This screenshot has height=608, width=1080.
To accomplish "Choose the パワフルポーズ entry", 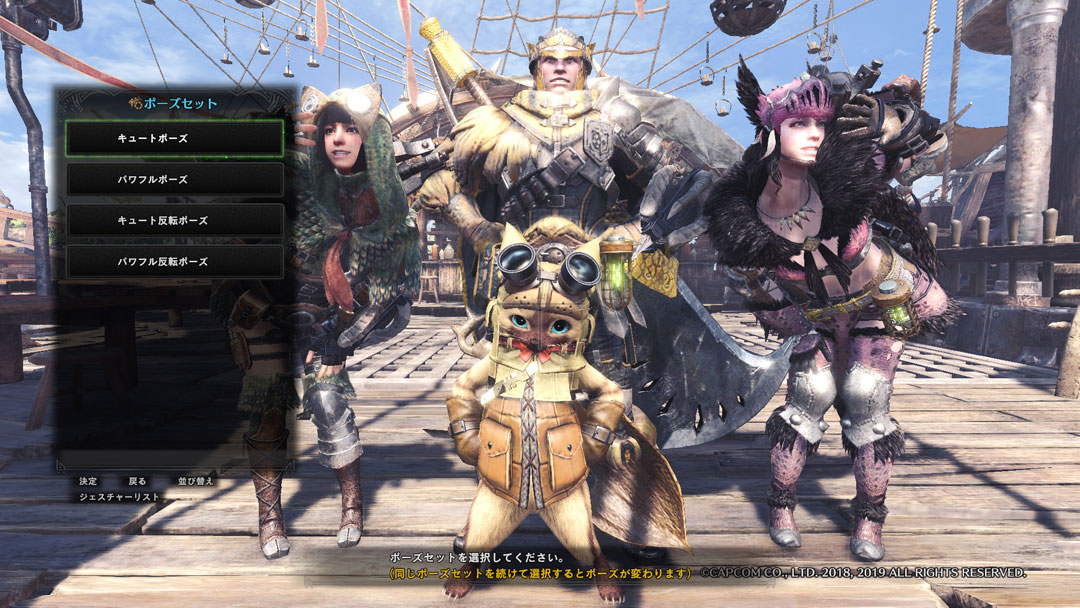I will point(174,180).
